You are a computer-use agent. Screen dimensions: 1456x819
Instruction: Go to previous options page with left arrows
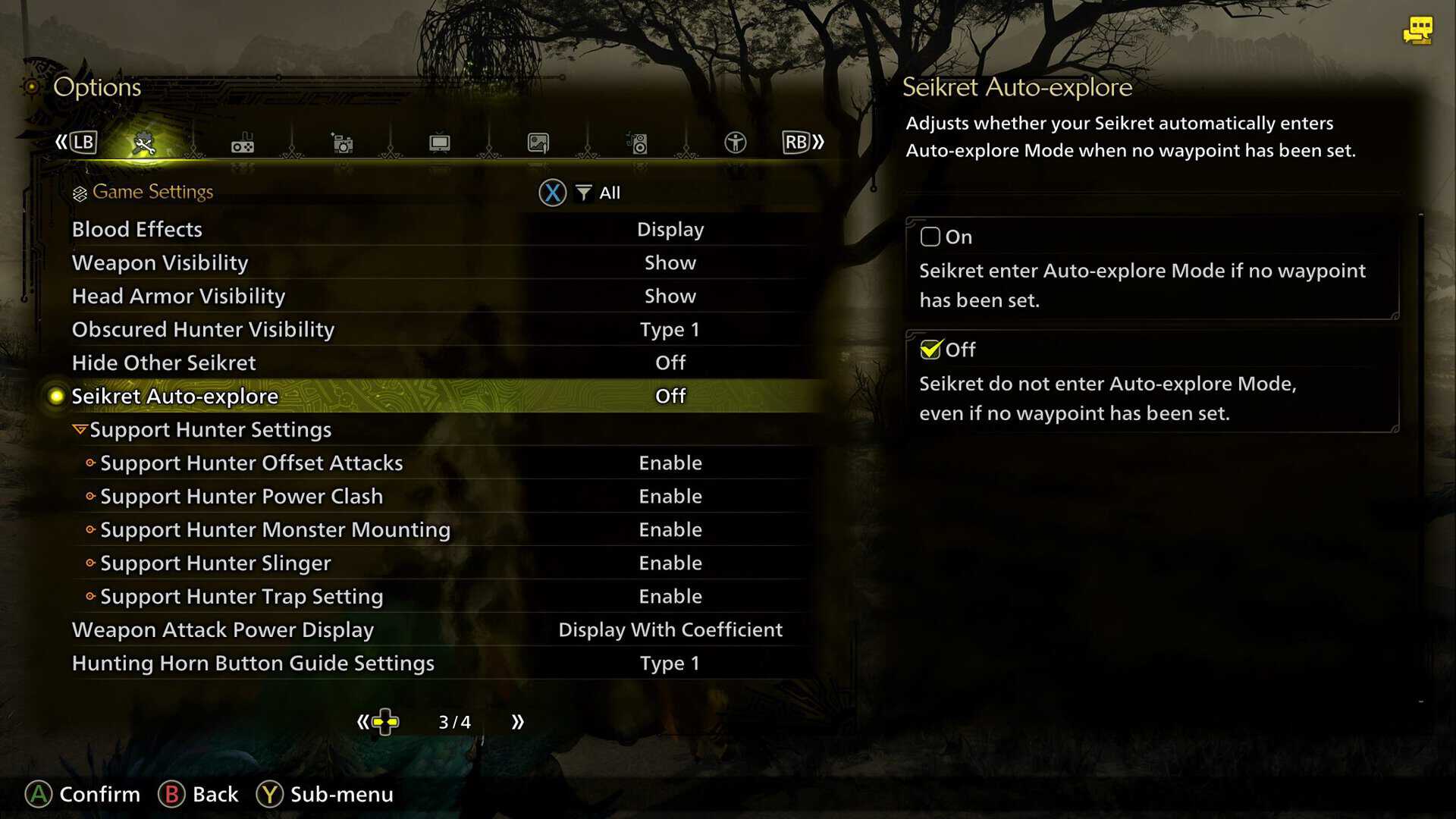(362, 722)
